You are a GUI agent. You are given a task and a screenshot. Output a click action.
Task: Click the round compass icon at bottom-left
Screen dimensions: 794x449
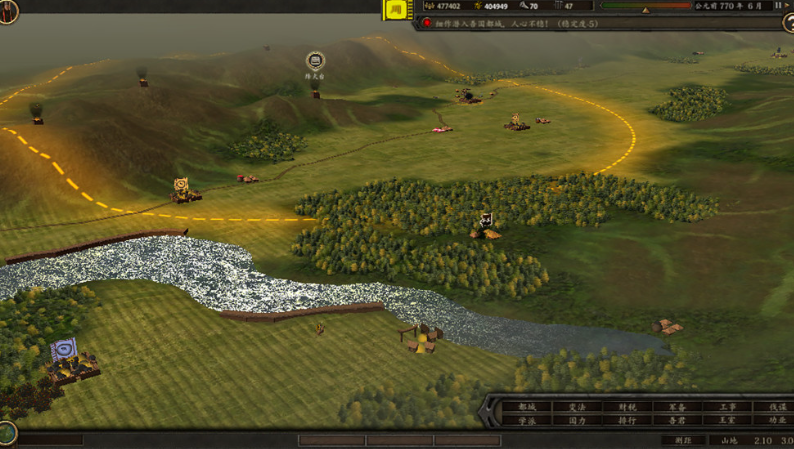8,433
